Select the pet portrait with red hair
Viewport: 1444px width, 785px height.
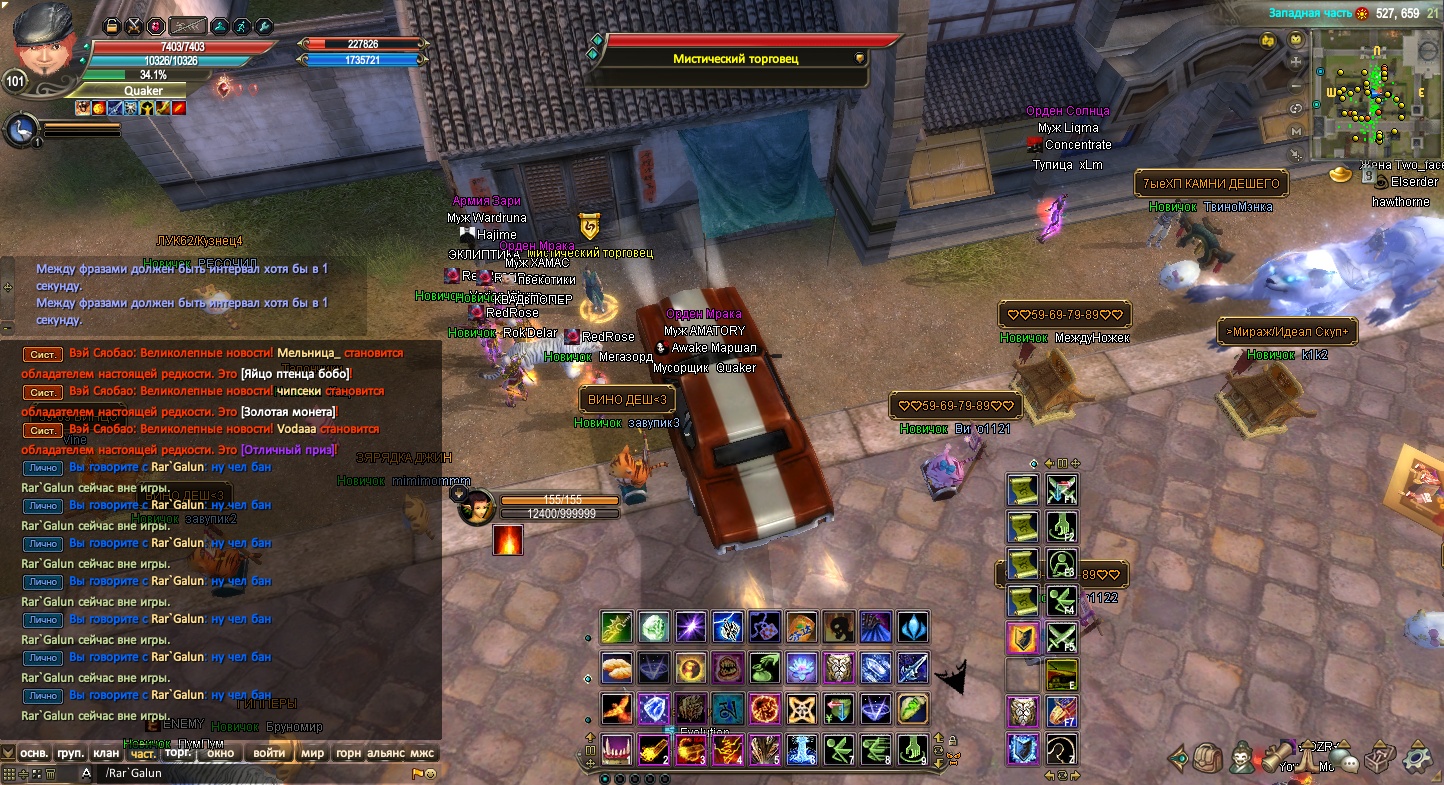(477, 507)
